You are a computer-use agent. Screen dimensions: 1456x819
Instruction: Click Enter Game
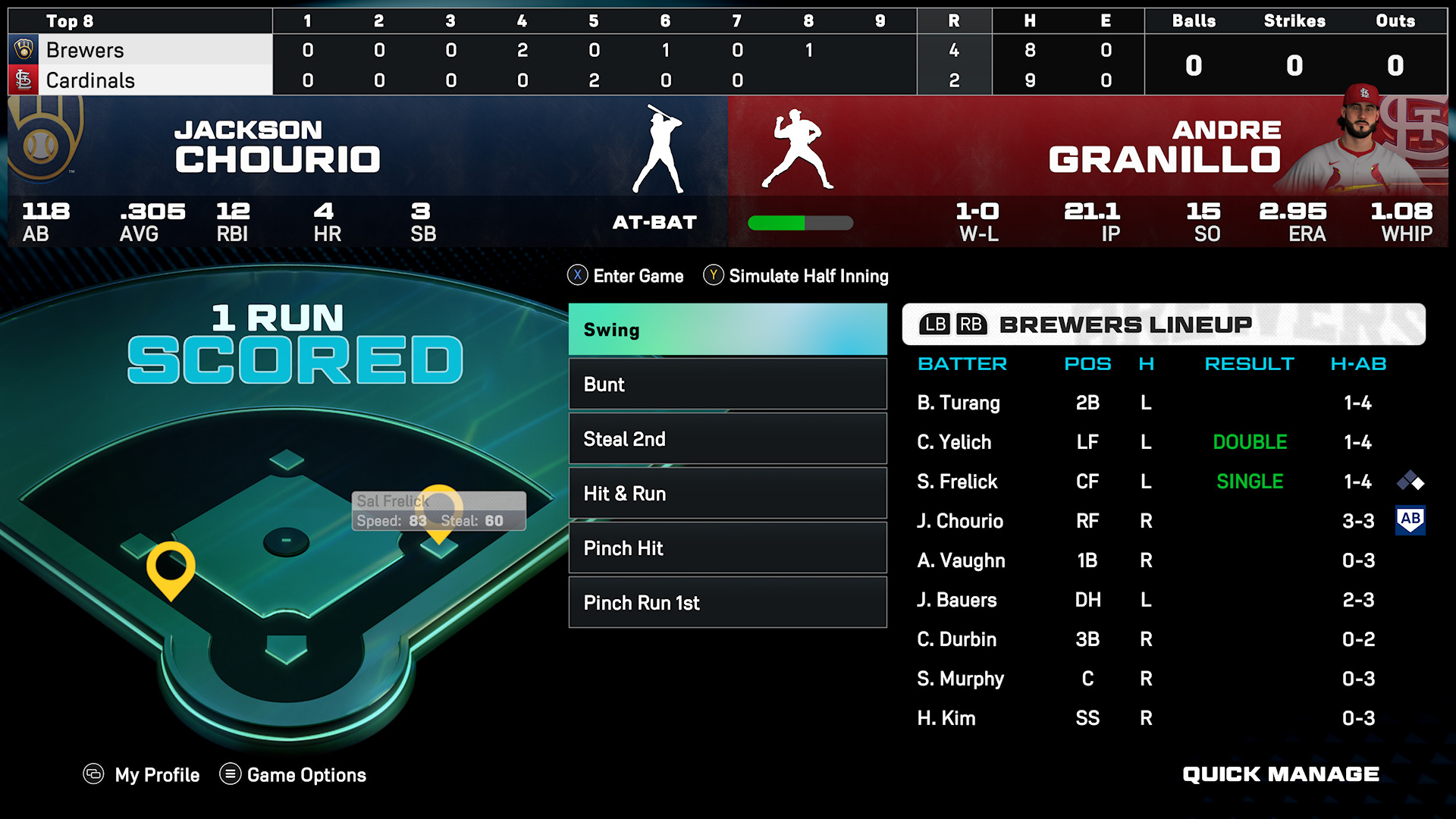click(x=626, y=276)
